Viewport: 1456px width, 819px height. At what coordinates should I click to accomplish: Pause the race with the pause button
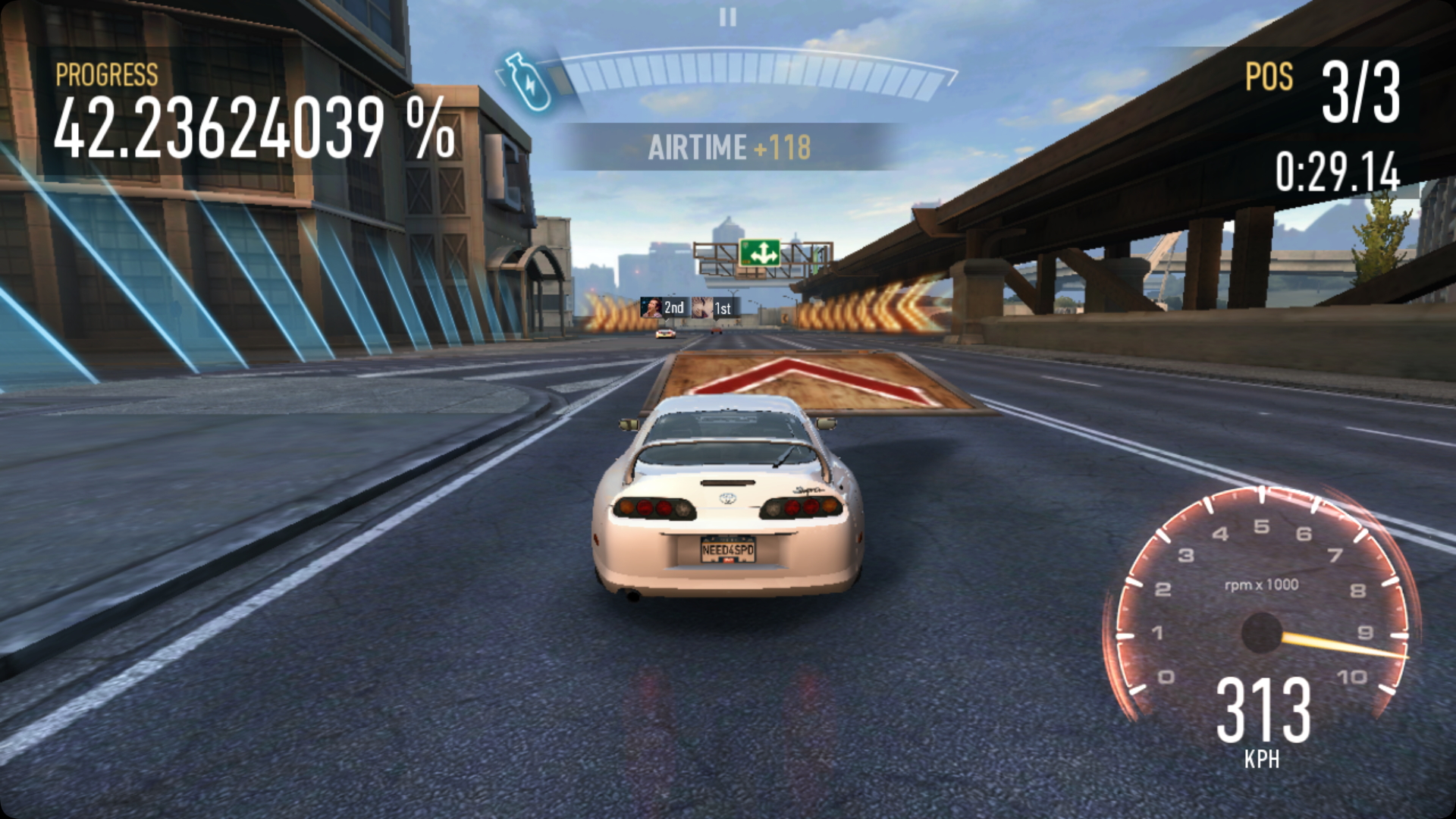pos(728,17)
